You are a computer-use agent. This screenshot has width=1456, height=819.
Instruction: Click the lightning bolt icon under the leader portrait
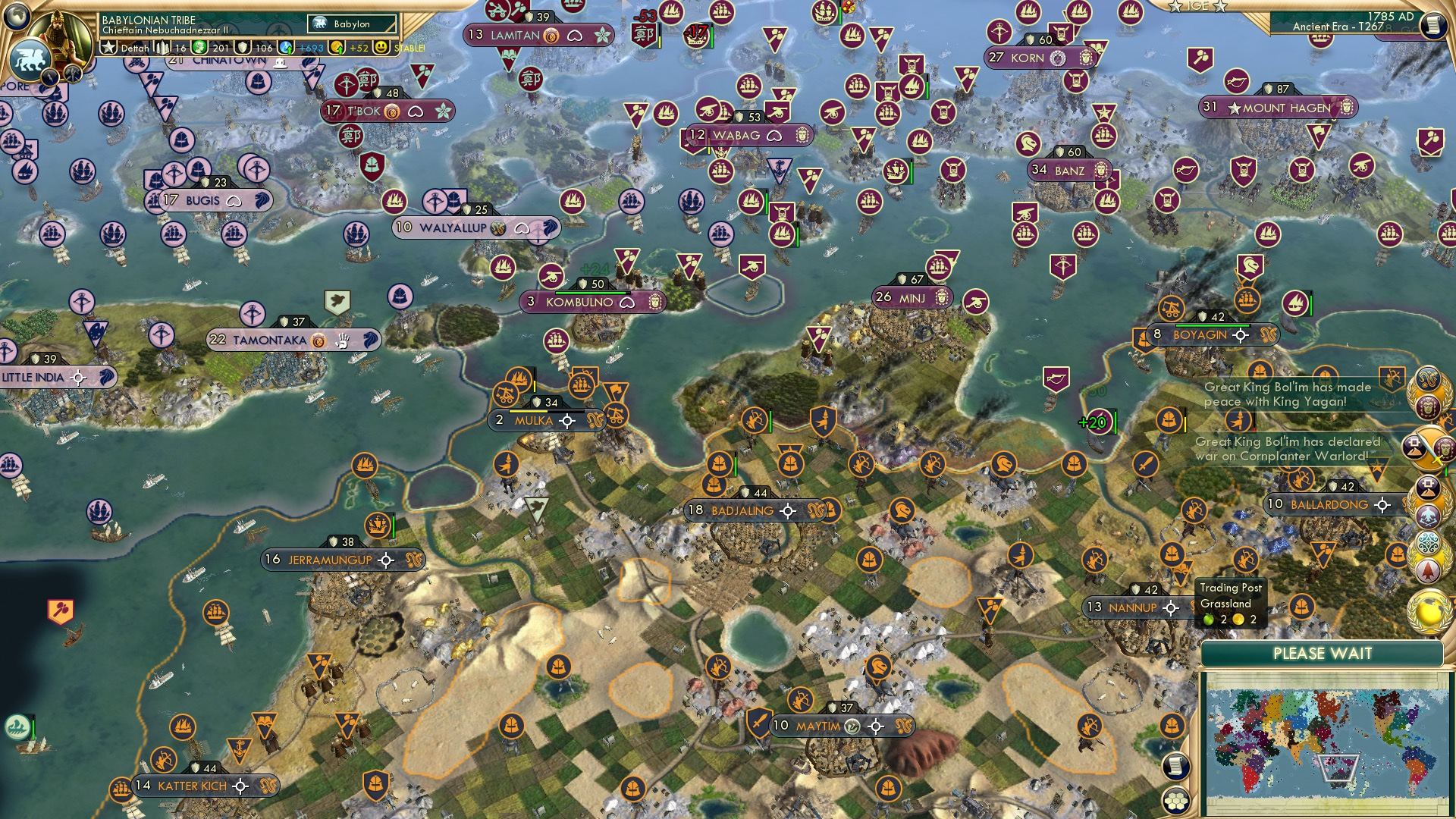[x=49, y=76]
